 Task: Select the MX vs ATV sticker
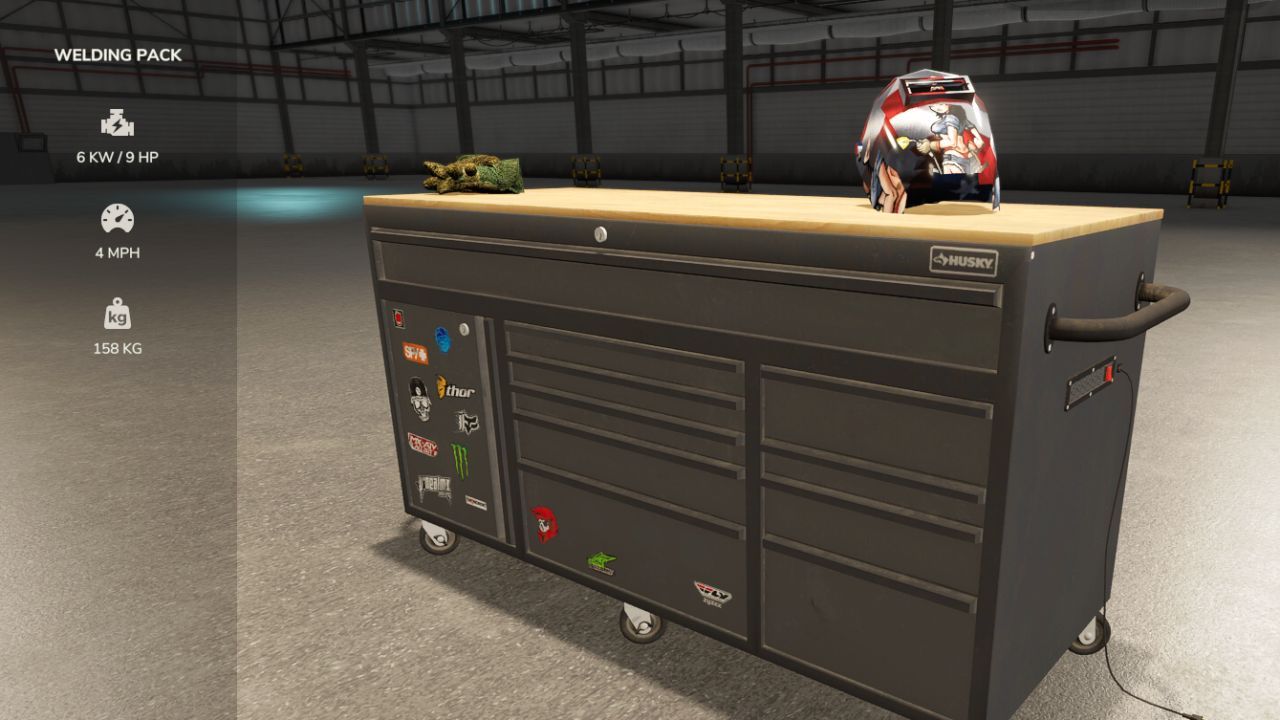coord(424,445)
